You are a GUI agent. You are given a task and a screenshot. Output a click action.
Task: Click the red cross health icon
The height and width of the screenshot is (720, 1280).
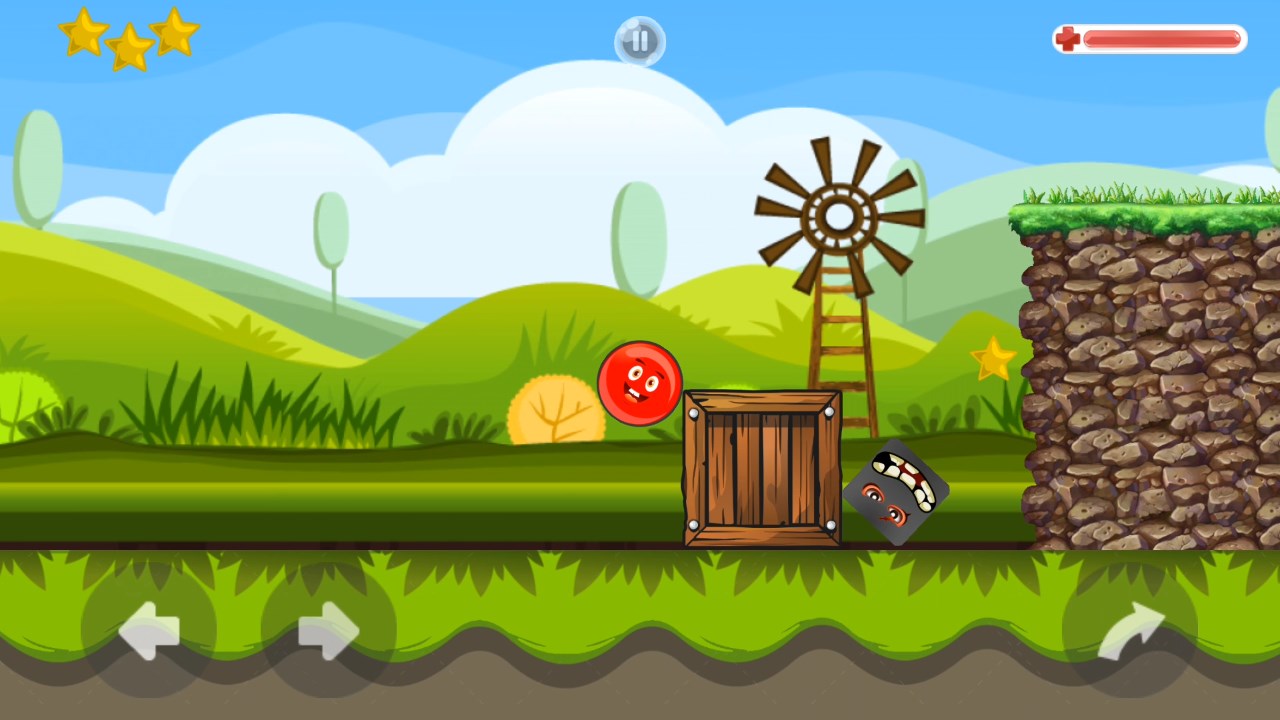(x=1069, y=37)
